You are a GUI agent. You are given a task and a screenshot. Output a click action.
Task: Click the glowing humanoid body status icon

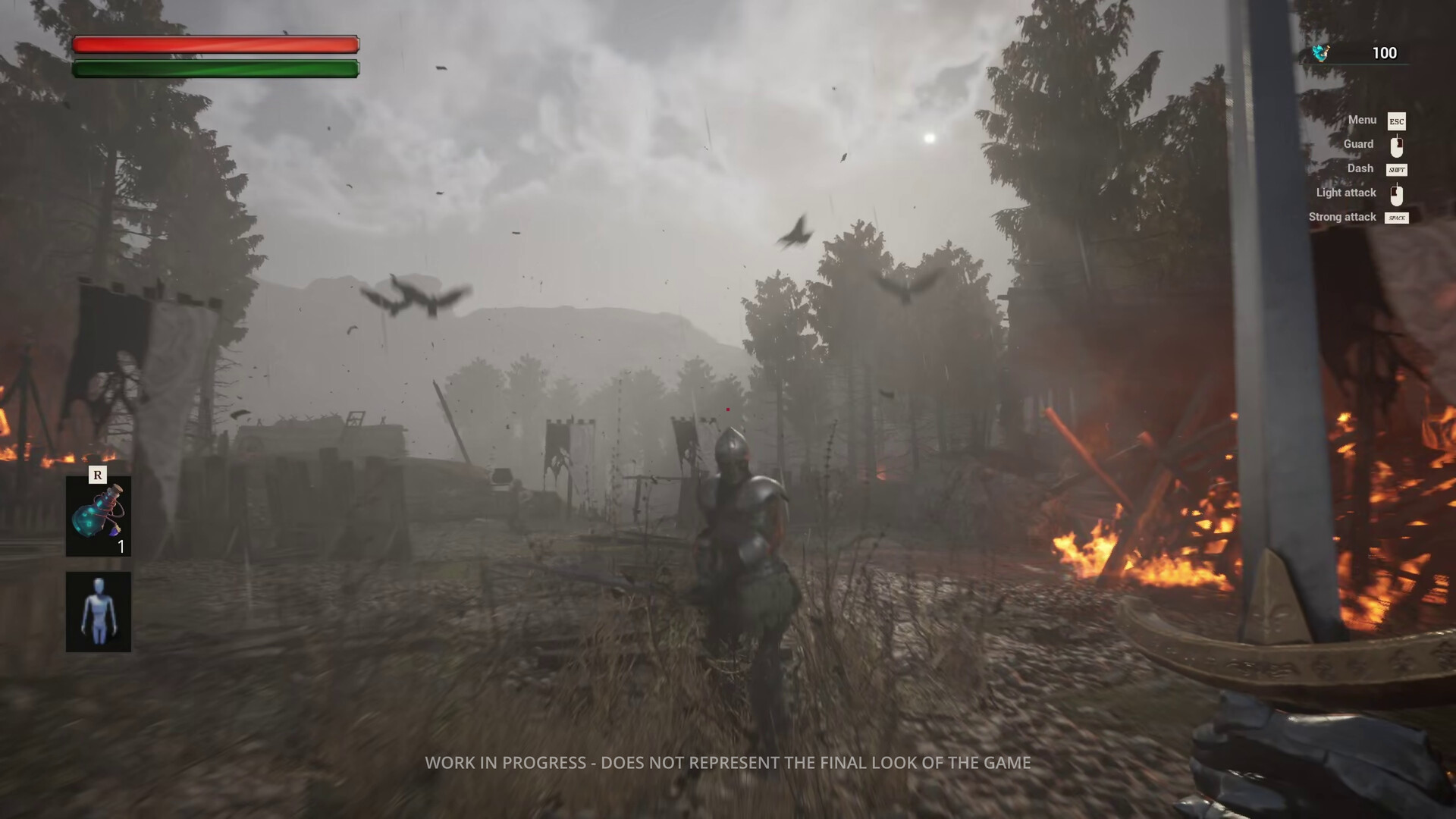[98, 612]
